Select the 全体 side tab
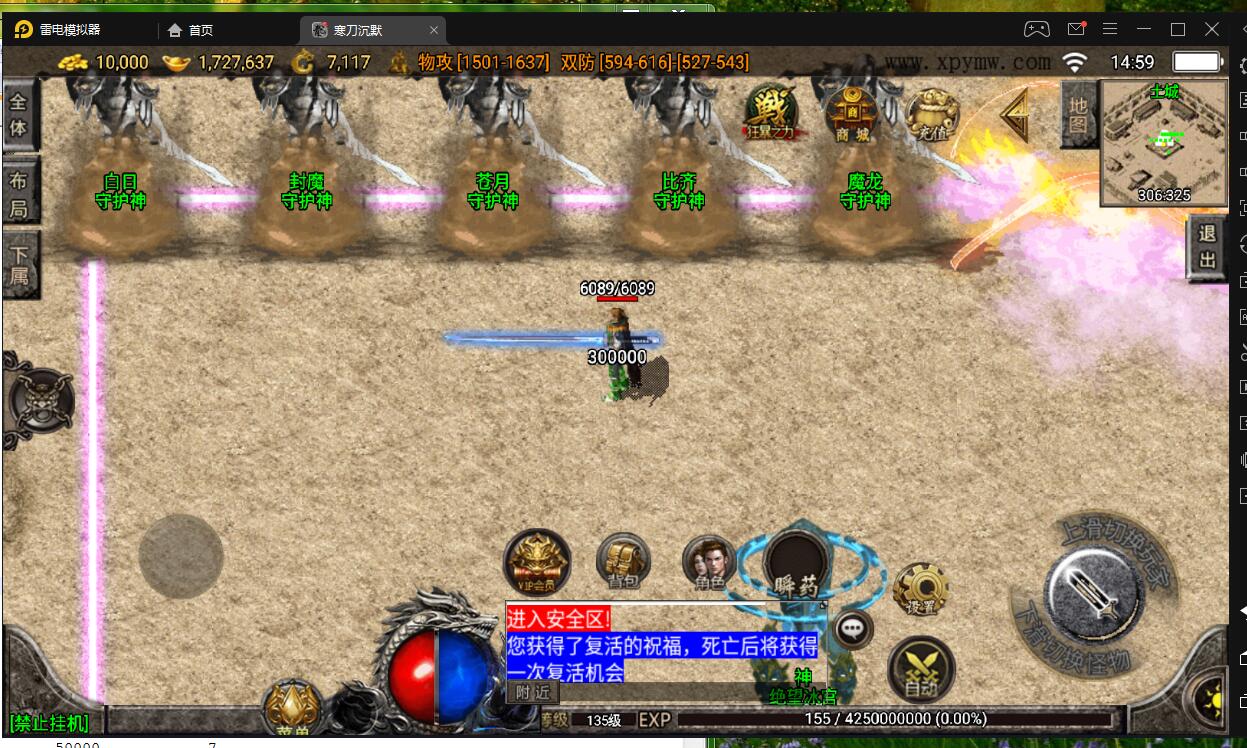Viewport: 1247px width, 748px height. (x=19, y=115)
